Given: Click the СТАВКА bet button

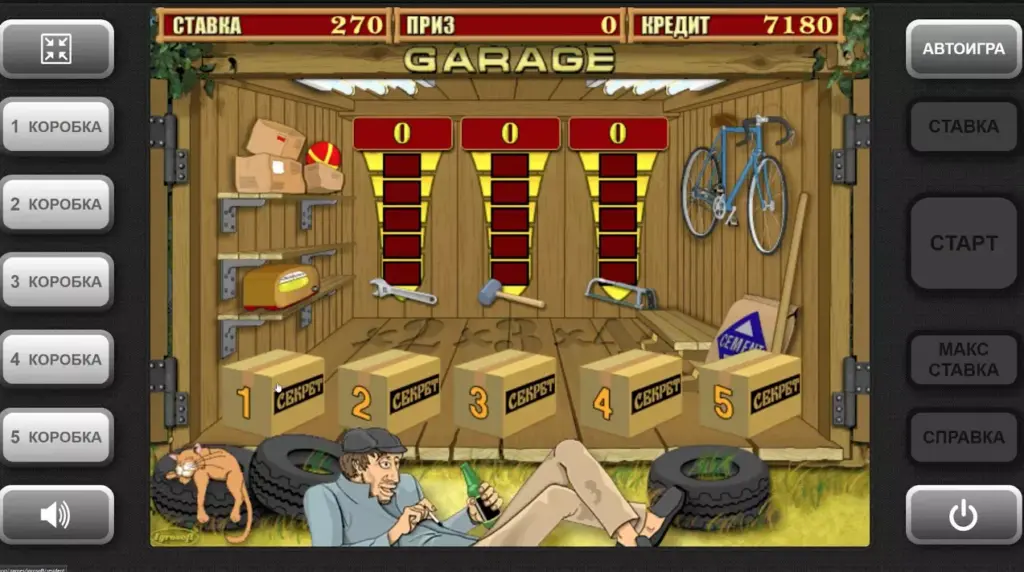Looking at the screenshot, I should 963,127.
